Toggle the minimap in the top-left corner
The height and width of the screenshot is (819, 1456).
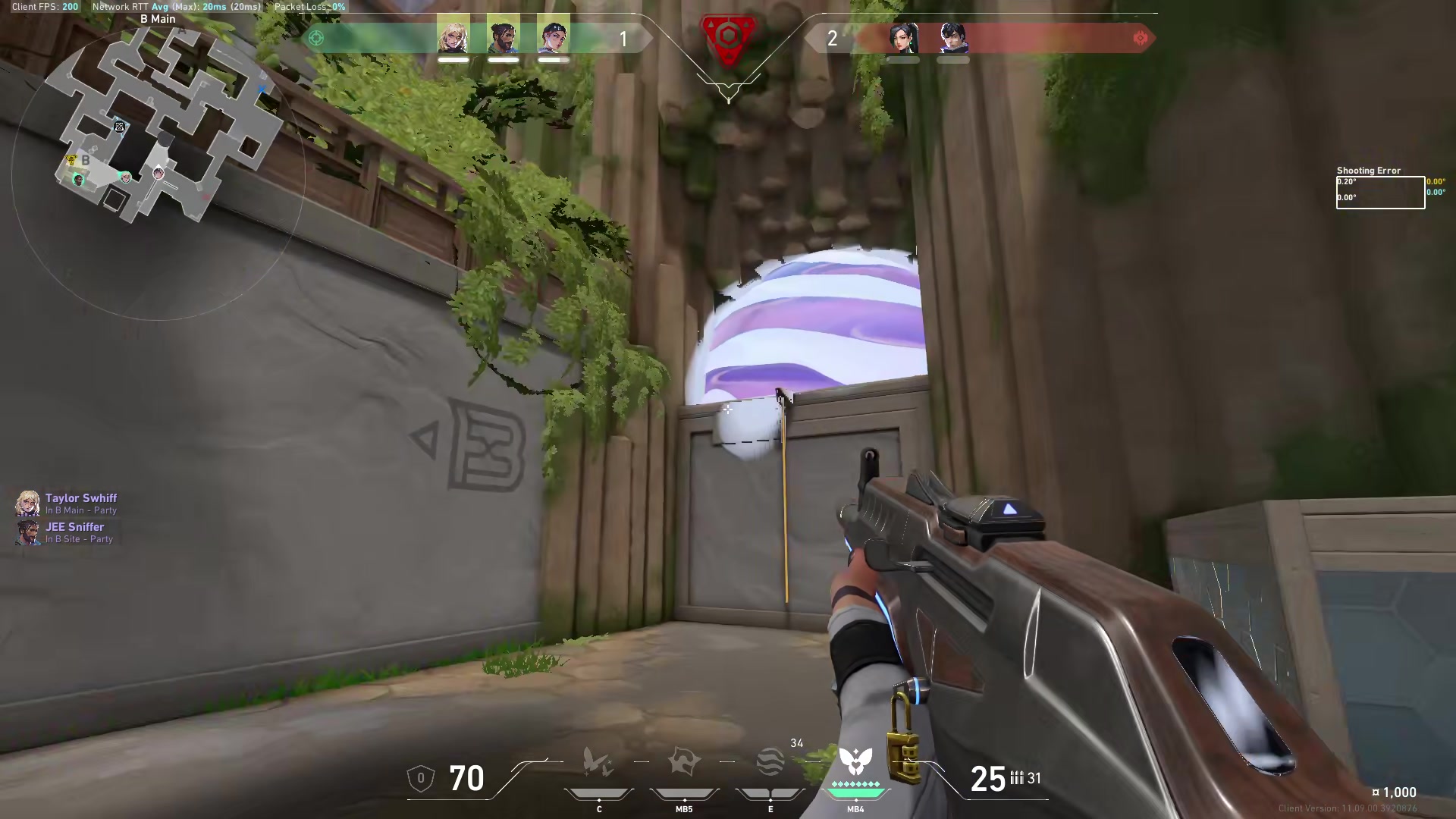pos(152,152)
